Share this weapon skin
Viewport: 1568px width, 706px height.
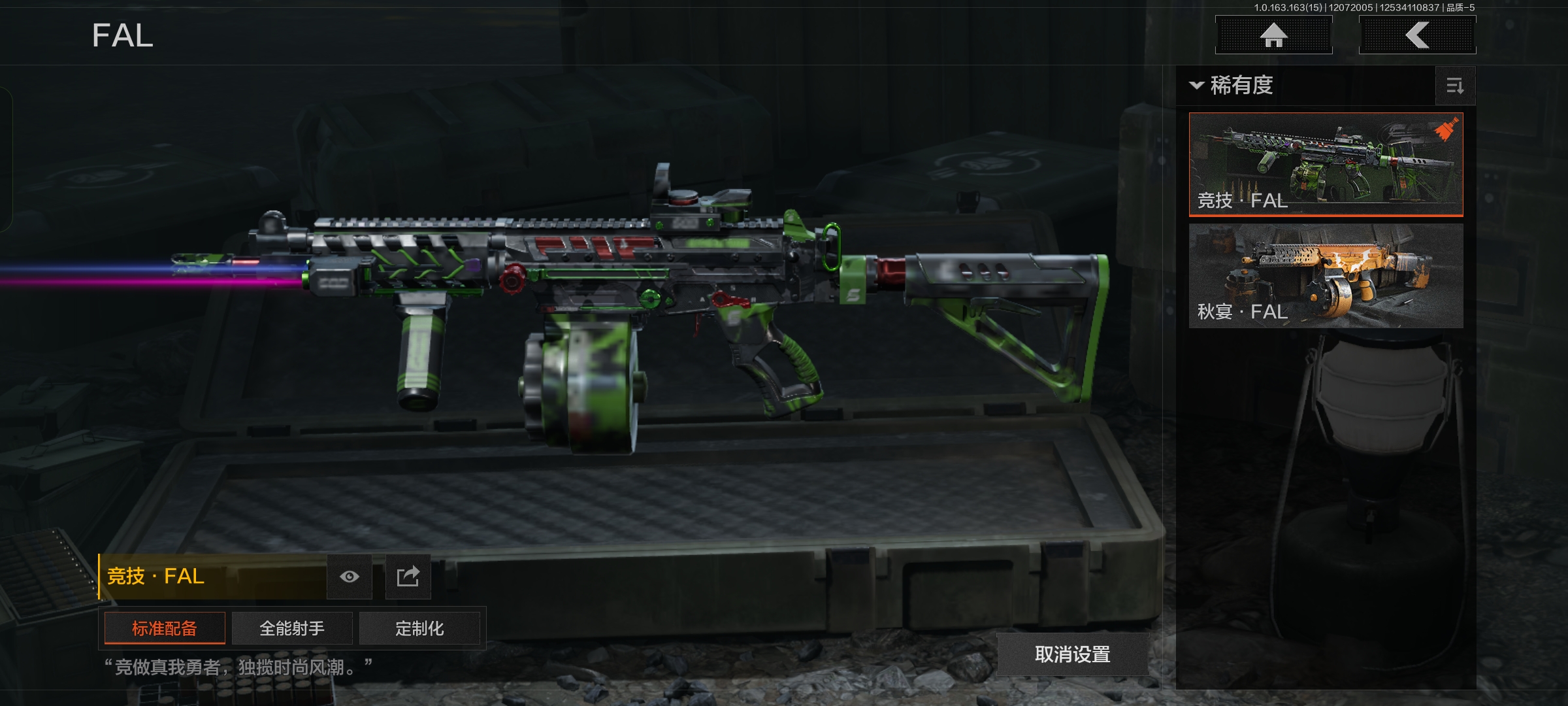pos(408,577)
